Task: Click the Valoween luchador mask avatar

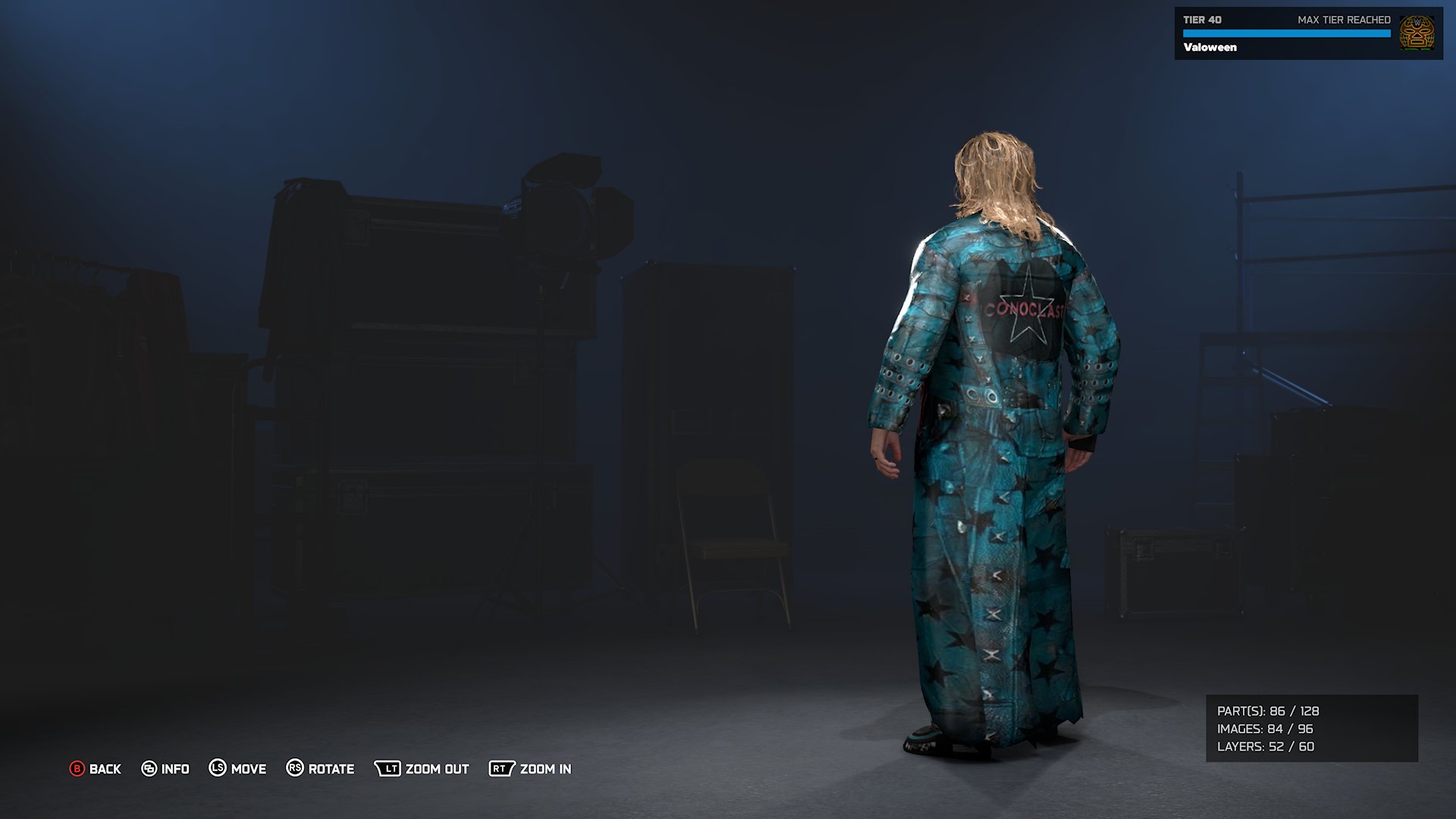Action: pos(1417,33)
